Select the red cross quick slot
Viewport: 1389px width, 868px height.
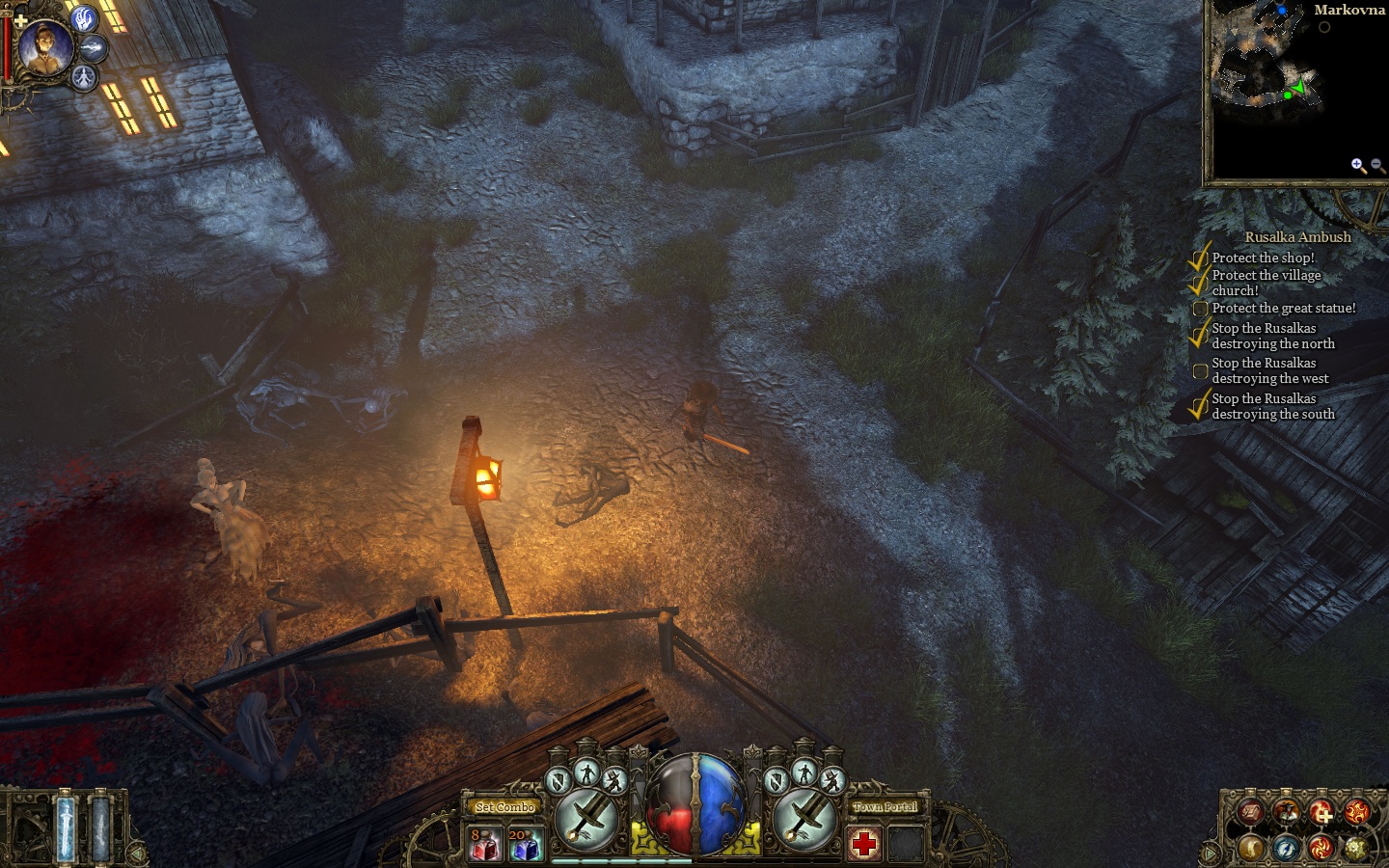pos(864,844)
